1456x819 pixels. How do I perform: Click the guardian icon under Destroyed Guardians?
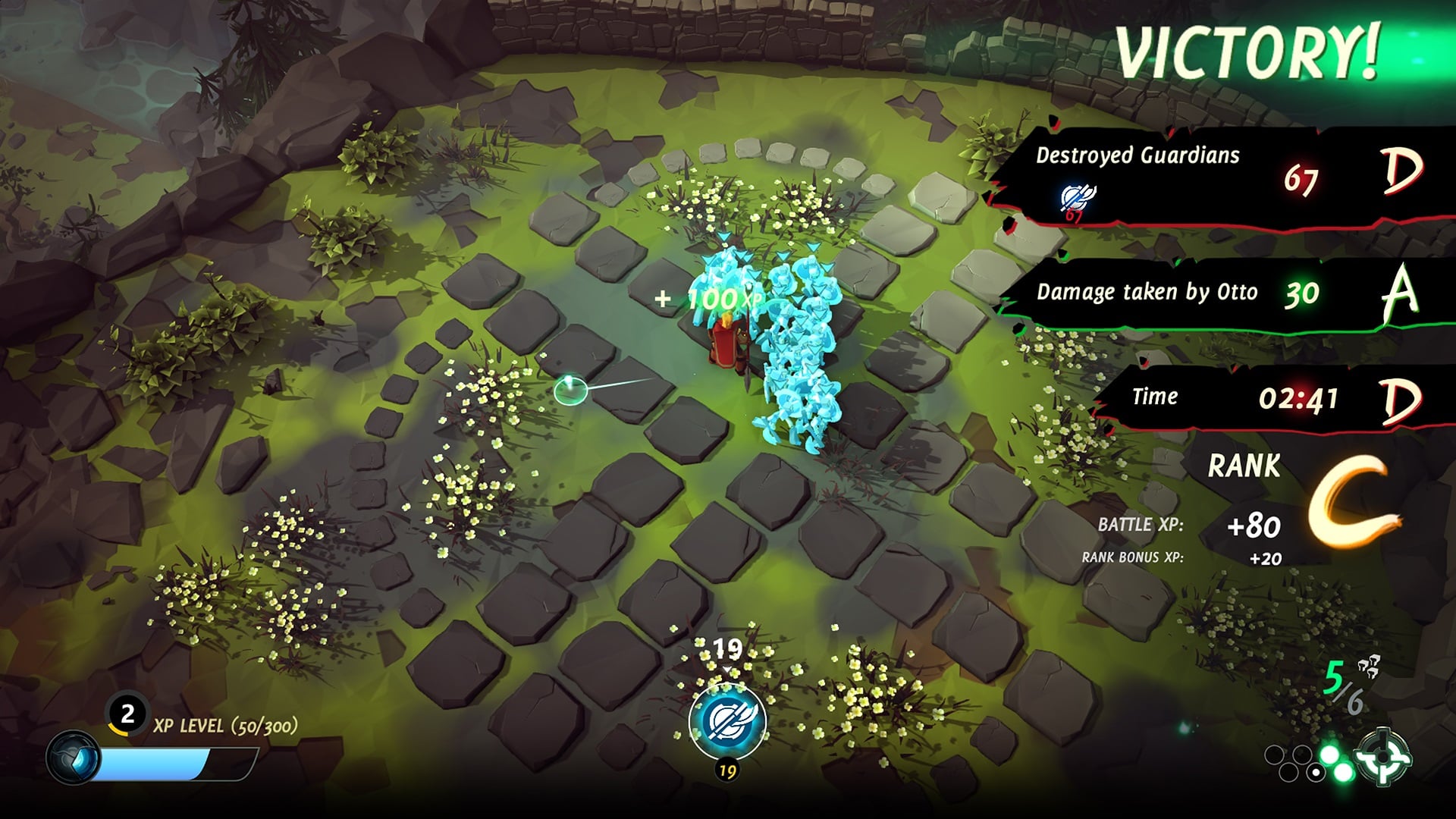click(x=1077, y=199)
